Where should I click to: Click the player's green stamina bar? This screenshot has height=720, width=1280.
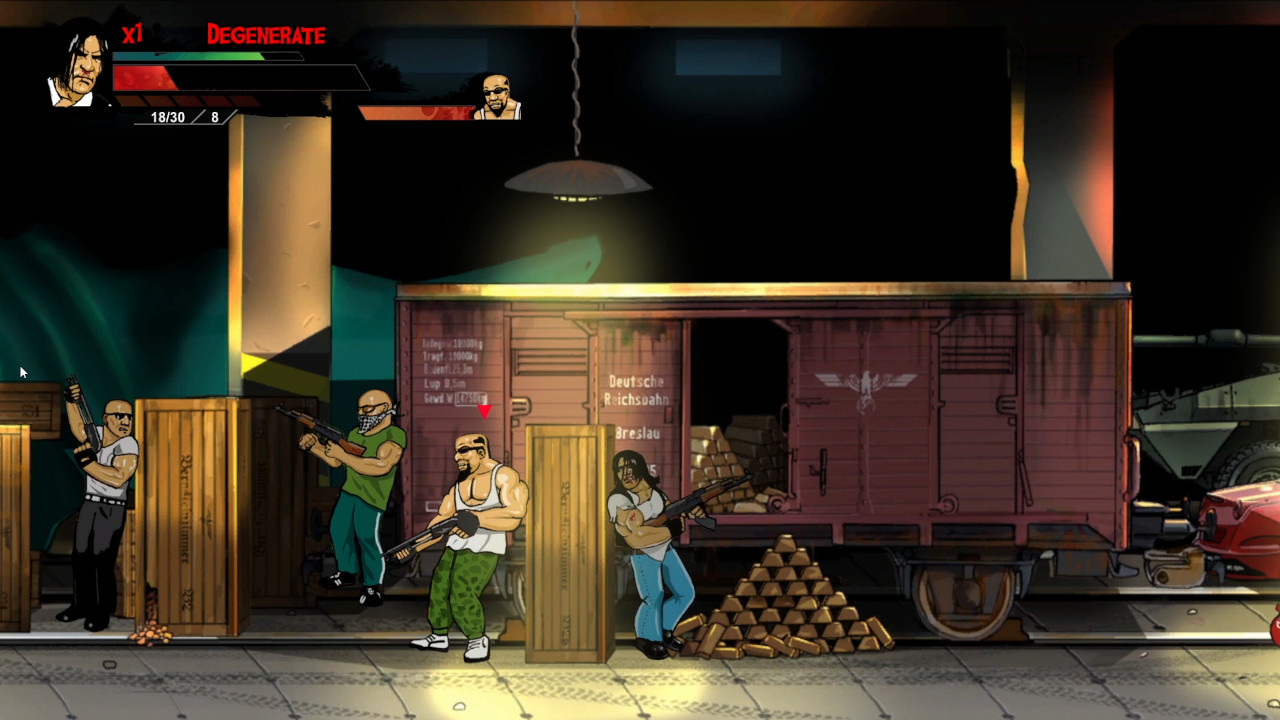tap(200, 58)
